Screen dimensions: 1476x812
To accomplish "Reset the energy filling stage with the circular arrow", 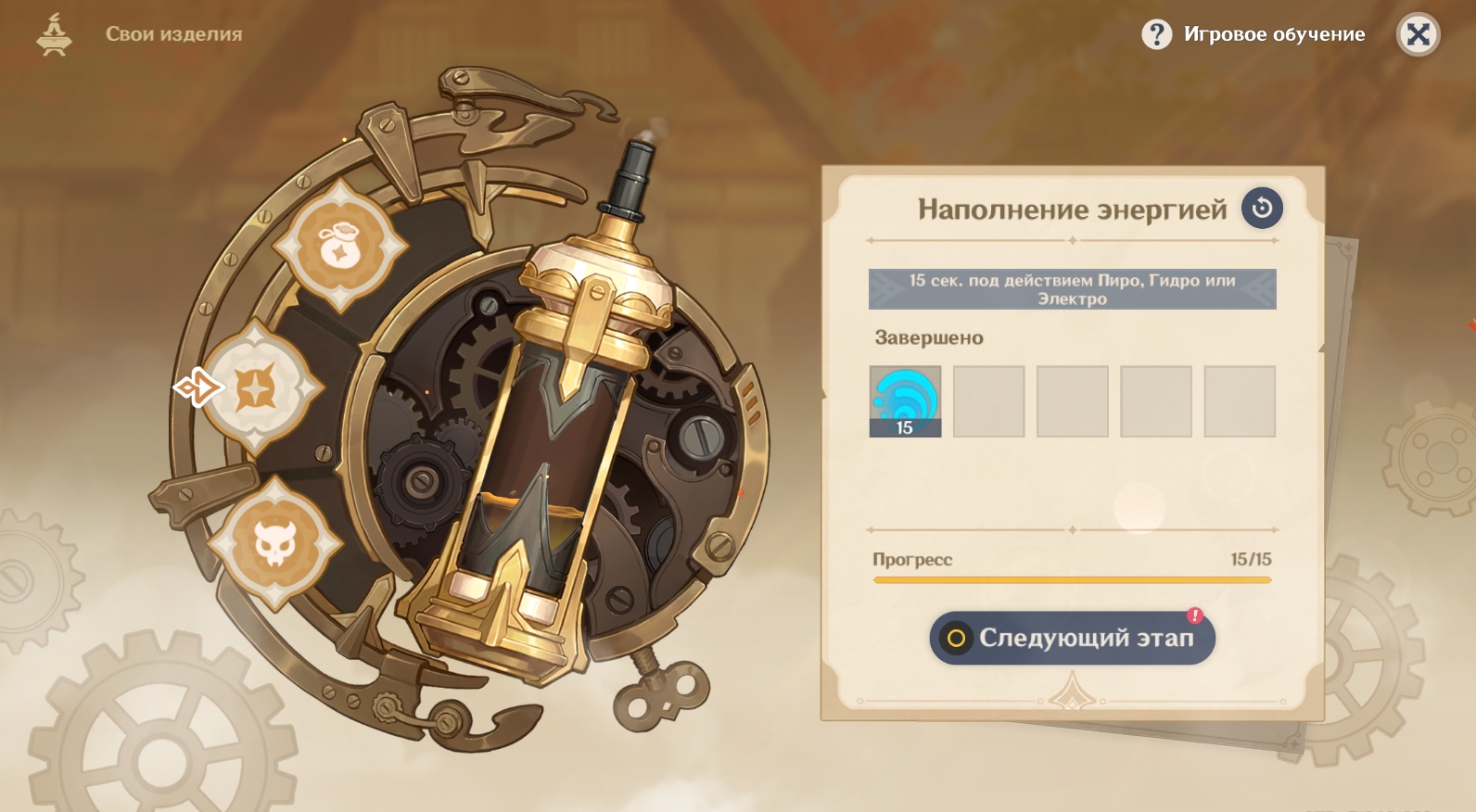I will pyautogui.click(x=1262, y=209).
